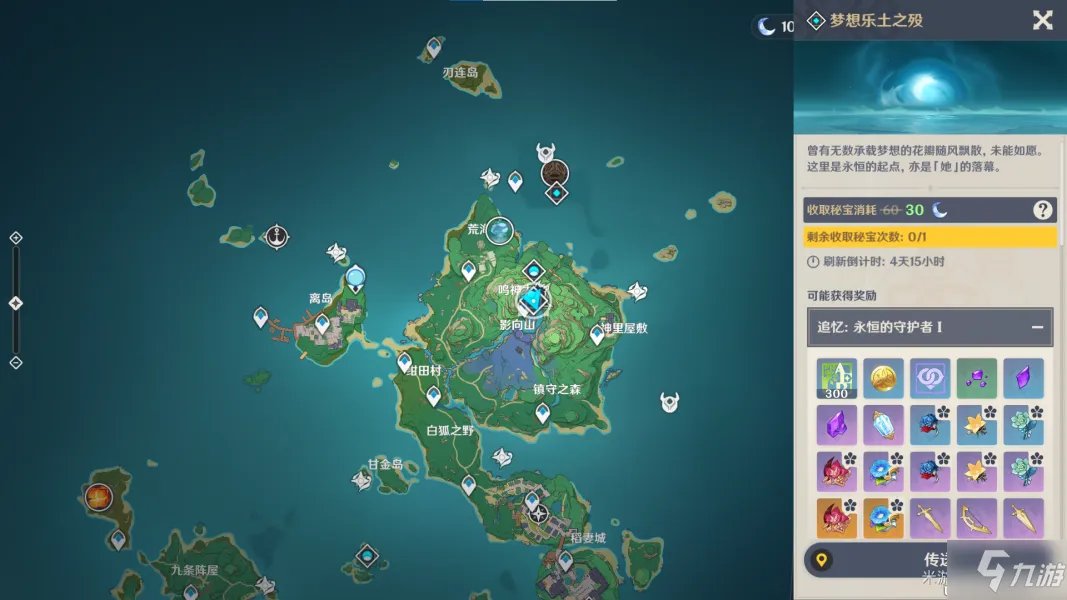The image size is (1067, 600).
Task: Close the domain details panel
Action: (x=1042, y=20)
